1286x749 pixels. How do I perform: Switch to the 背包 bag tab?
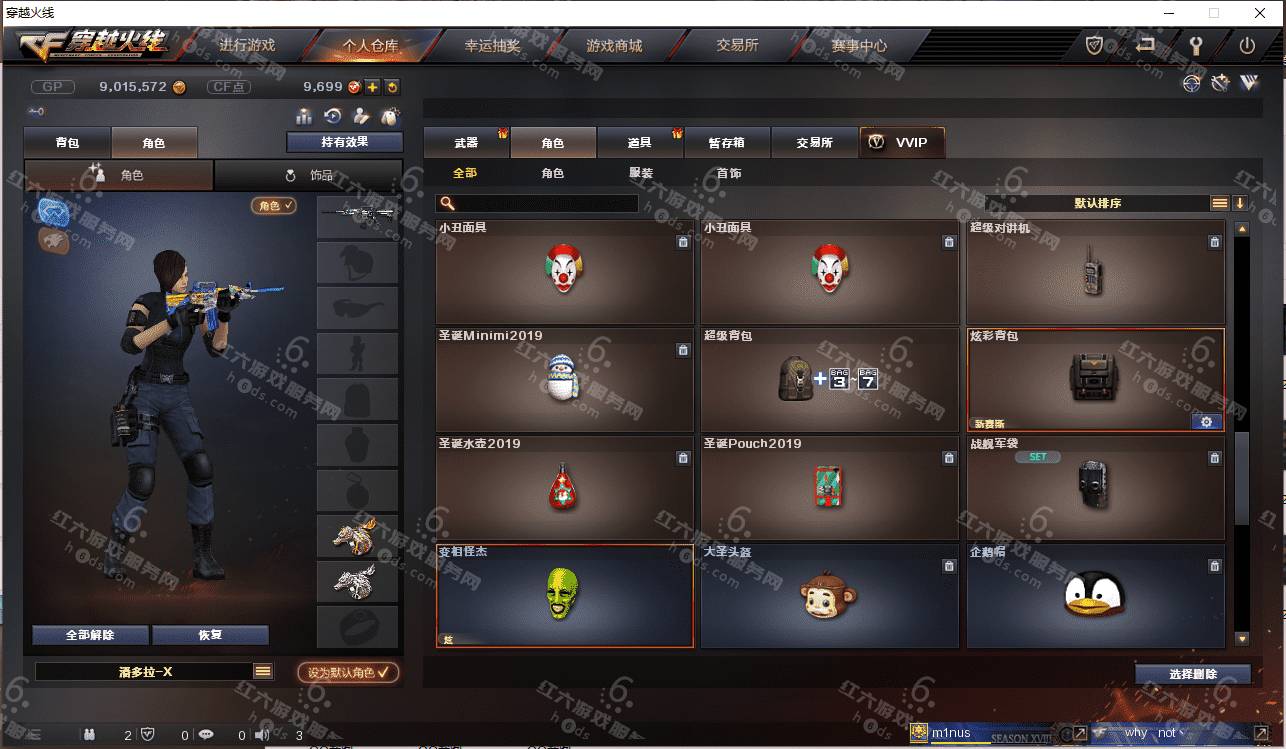click(67, 143)
